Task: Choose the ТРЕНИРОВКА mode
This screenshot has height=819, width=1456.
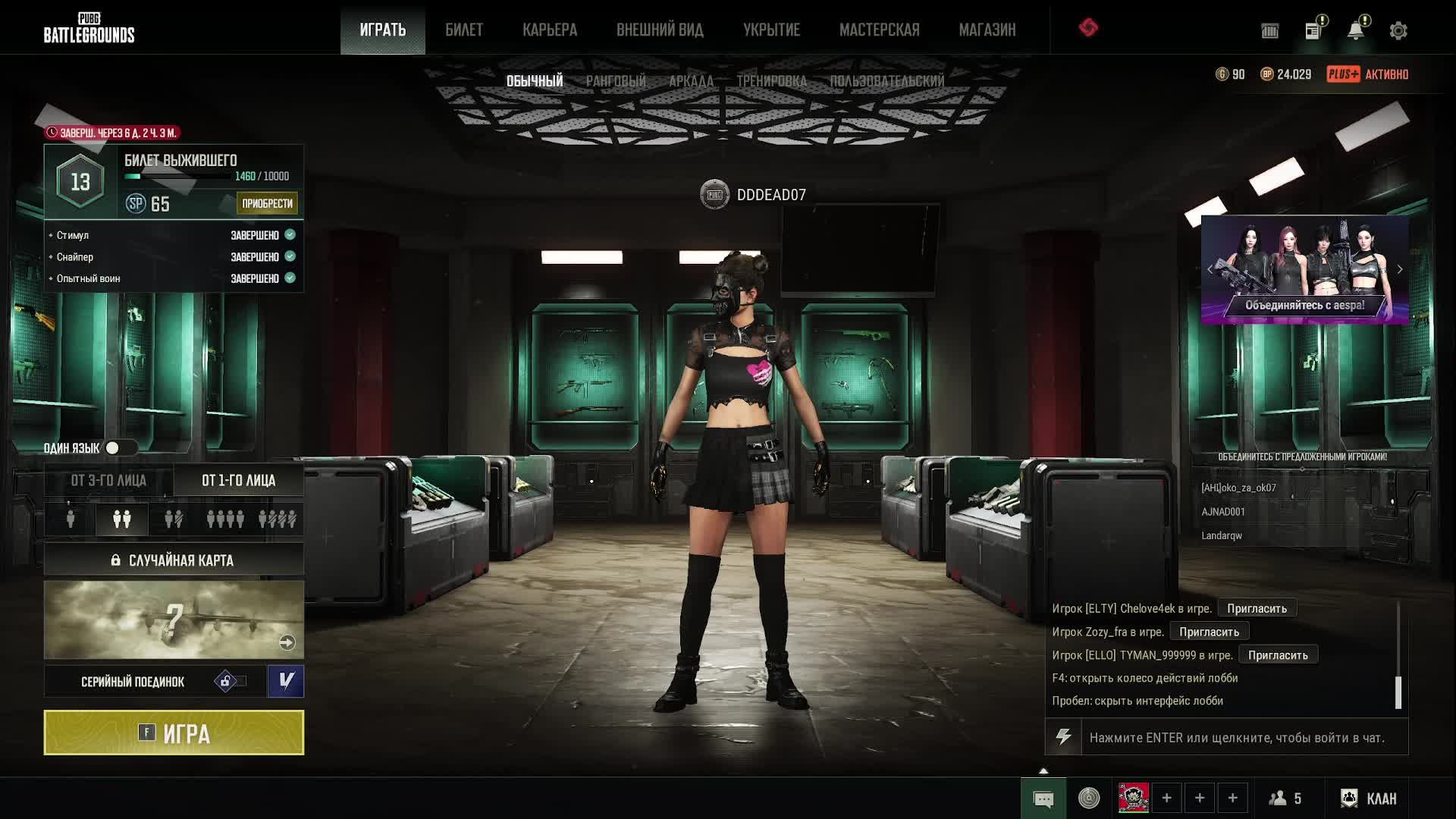Action: 771,81
